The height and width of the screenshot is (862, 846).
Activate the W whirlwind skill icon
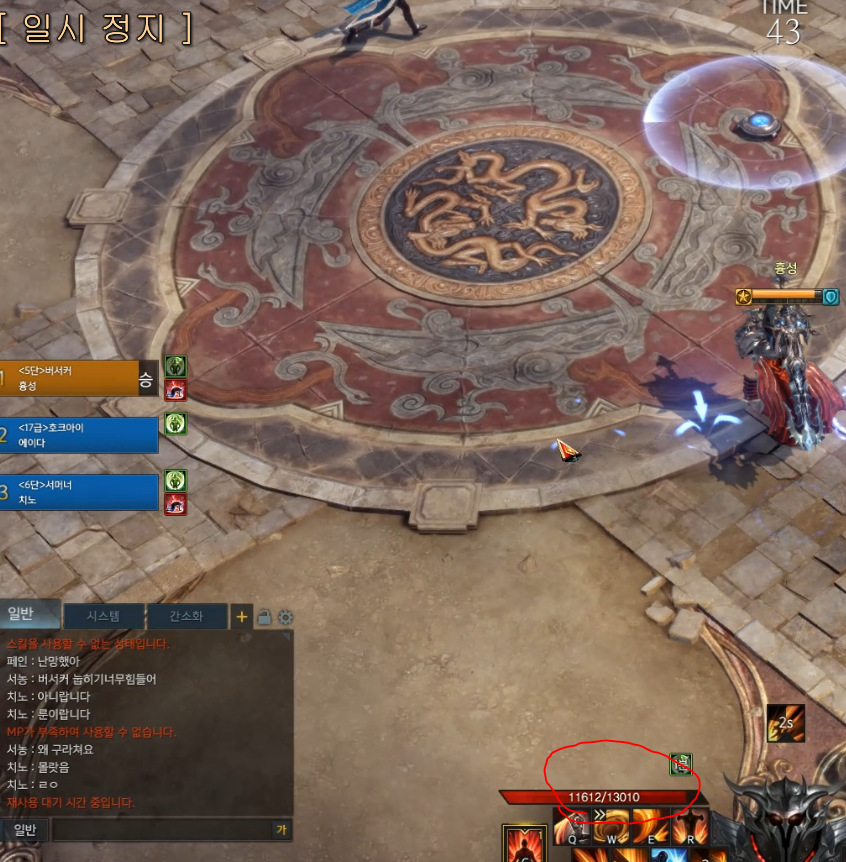610,827
